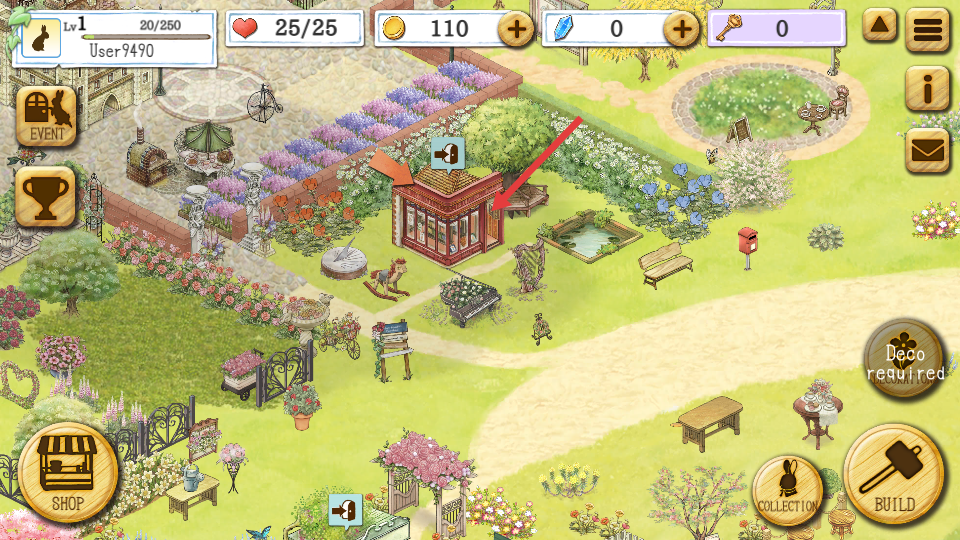960x540 pixels.
Task: Tap the Deco required decoration button
Action: [x=904, y=360]
